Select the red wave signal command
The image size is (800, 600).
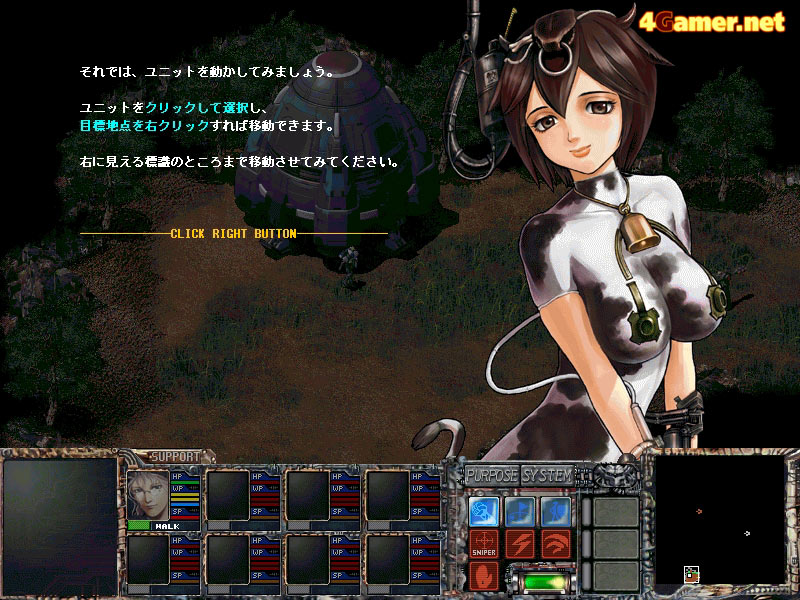click(x=555, y=544)
